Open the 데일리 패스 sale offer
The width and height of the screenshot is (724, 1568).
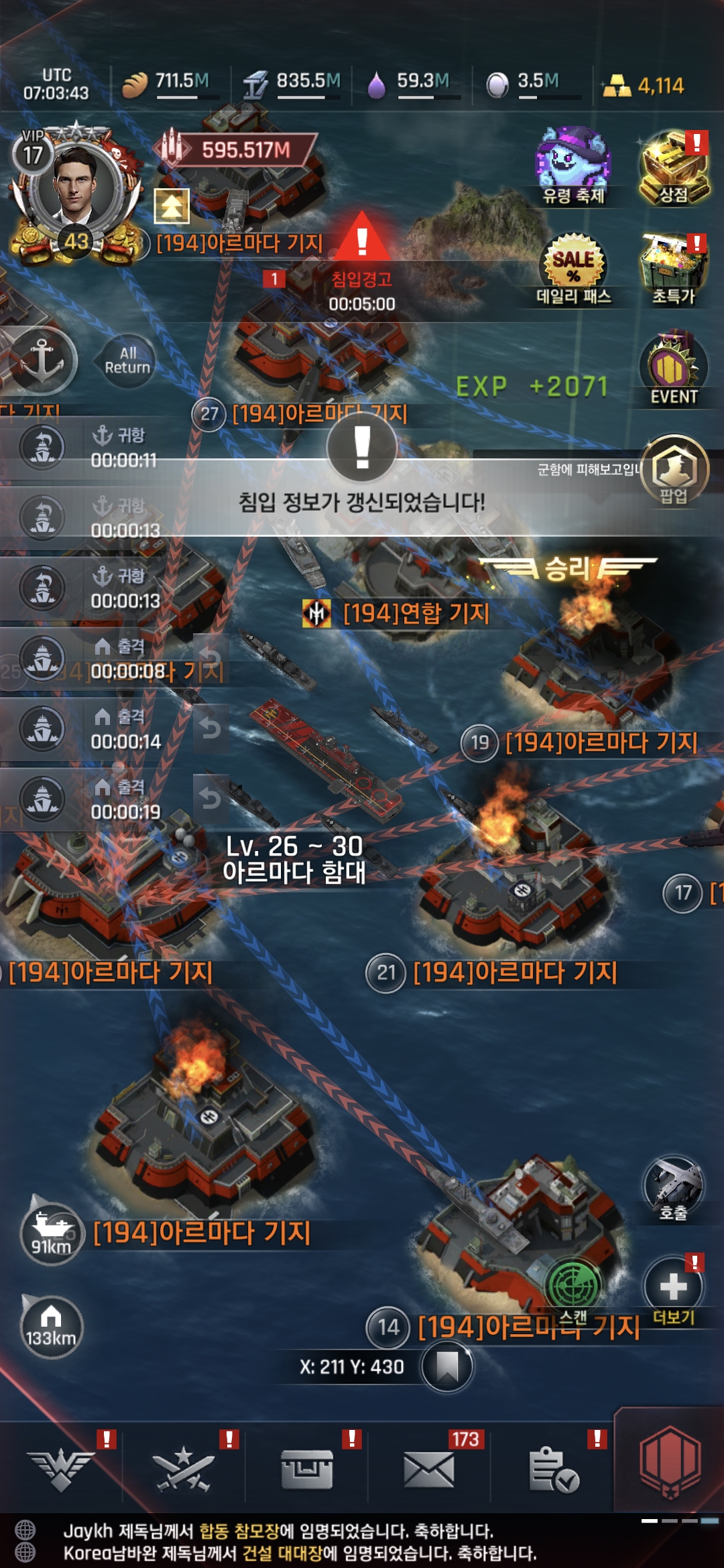[573, 268]
